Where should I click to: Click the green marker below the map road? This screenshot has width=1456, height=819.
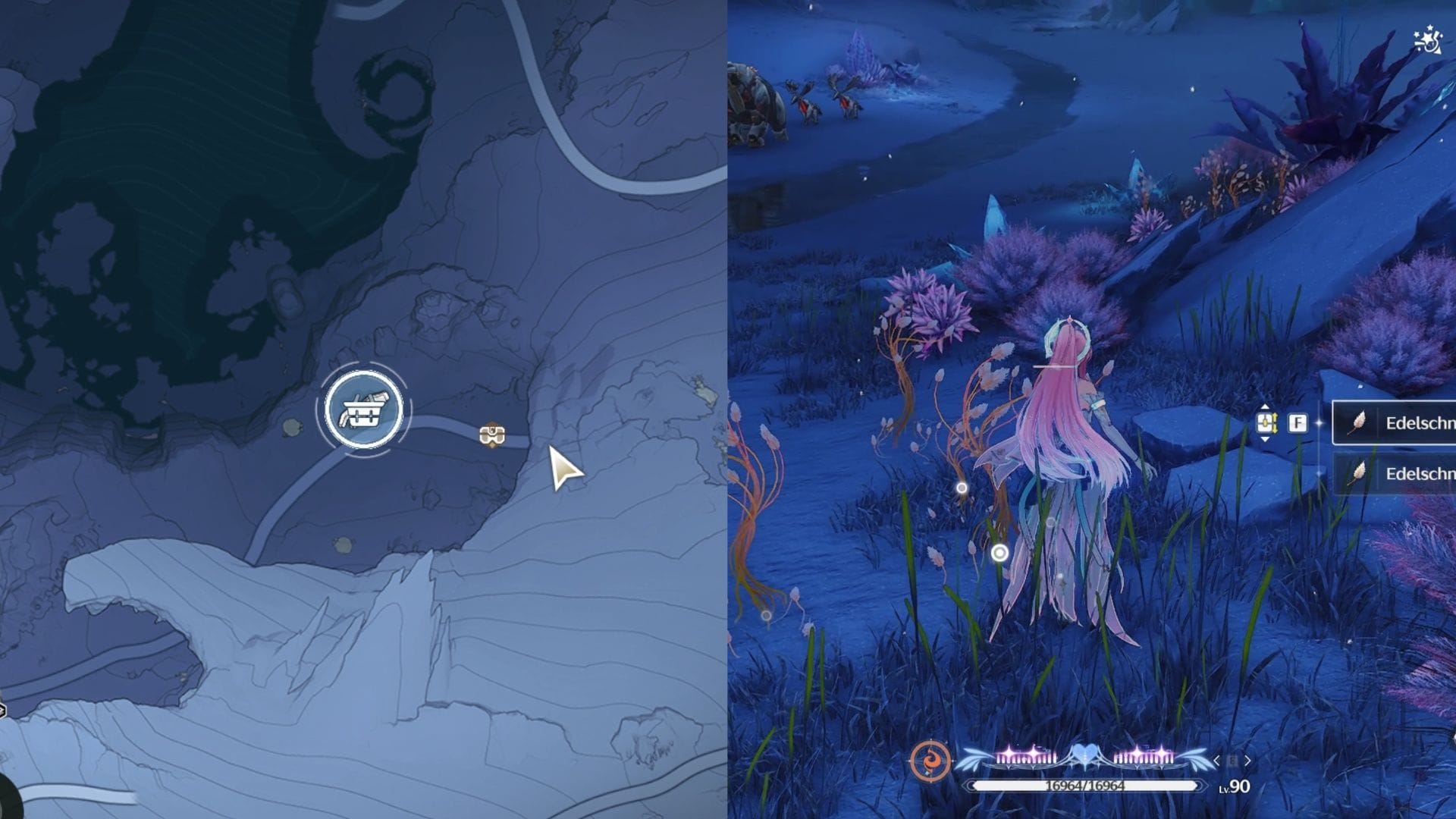(344, 544)
